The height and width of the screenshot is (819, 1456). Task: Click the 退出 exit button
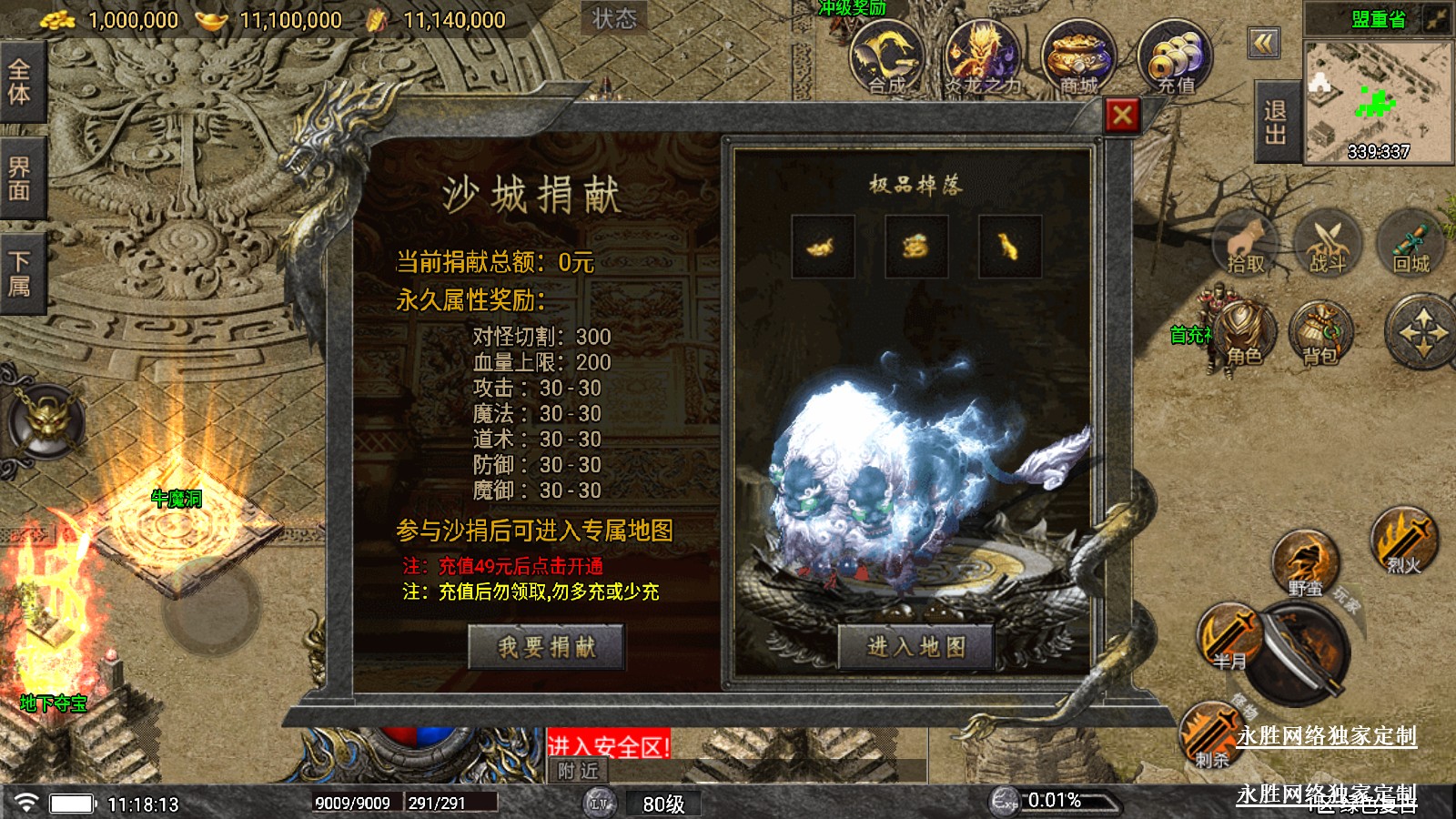1276,123
